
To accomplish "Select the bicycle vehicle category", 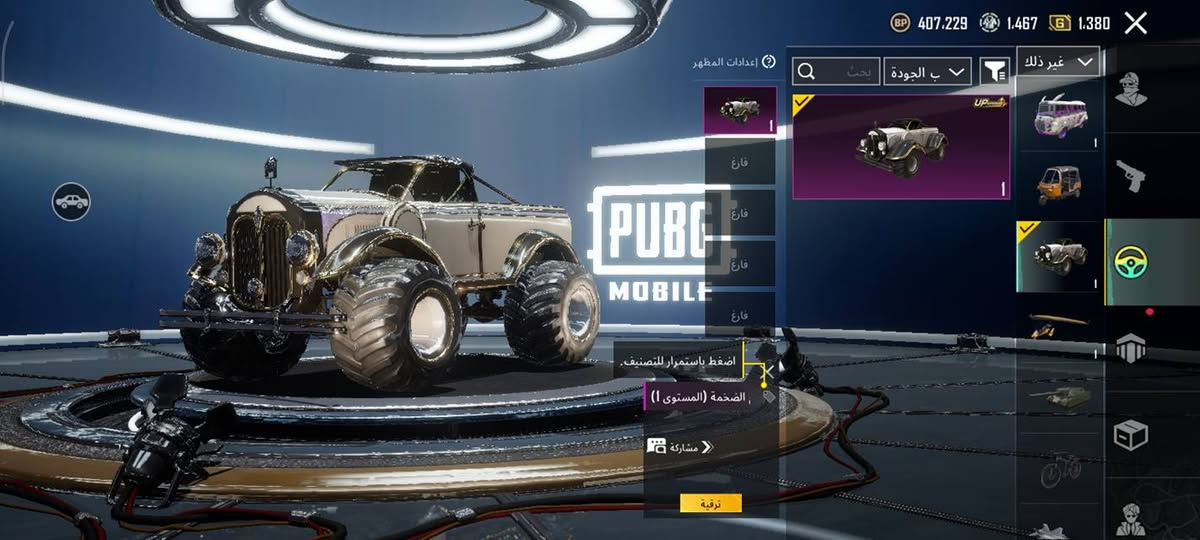I will tap(1059, 467).
